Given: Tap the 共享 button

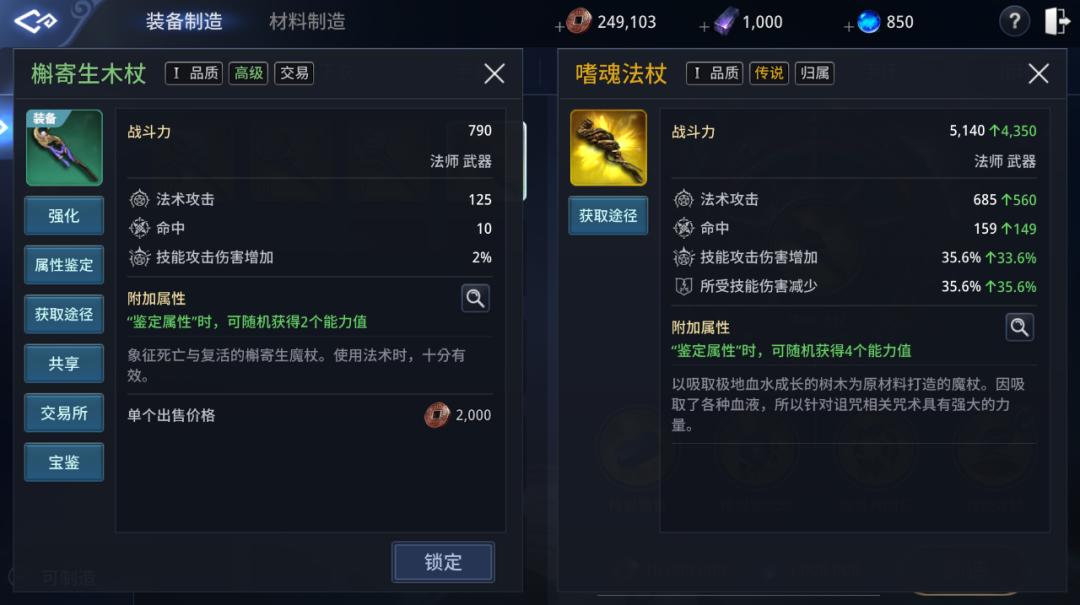Looking at the screenshot, I should [64, 364].
